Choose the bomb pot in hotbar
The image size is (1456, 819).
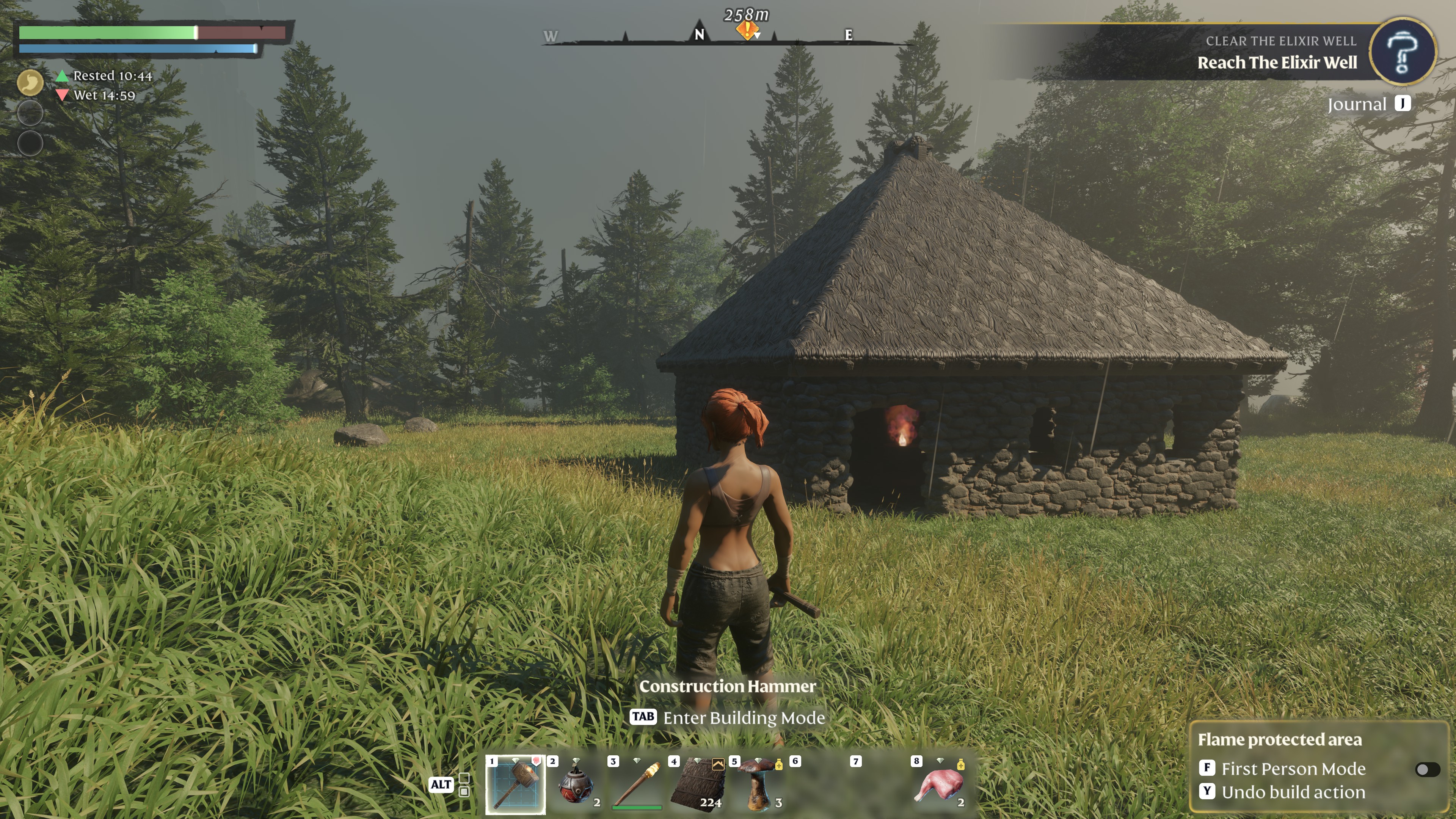pyautogui.click(x=576, y=784)
